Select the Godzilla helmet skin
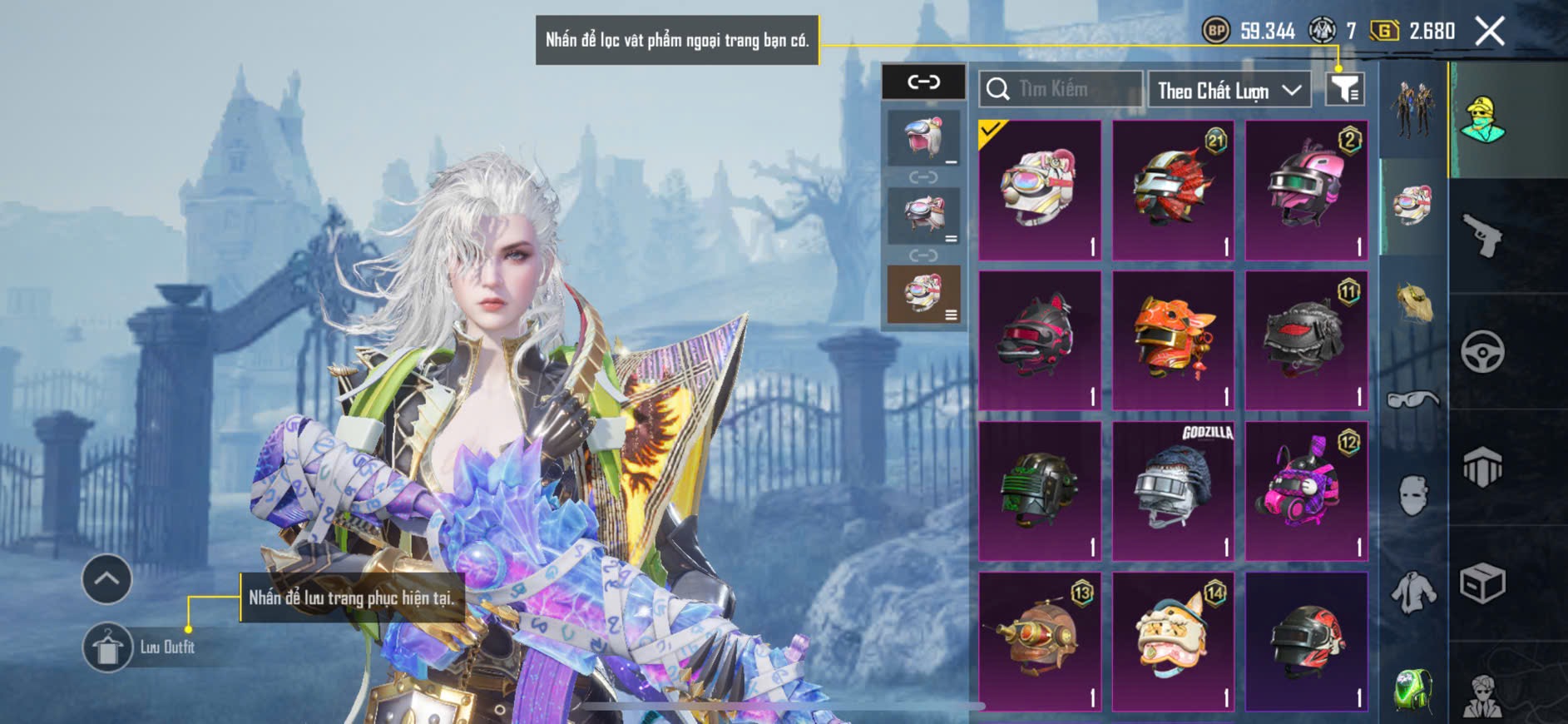 pyautogui.click(x=1172, y=491)
